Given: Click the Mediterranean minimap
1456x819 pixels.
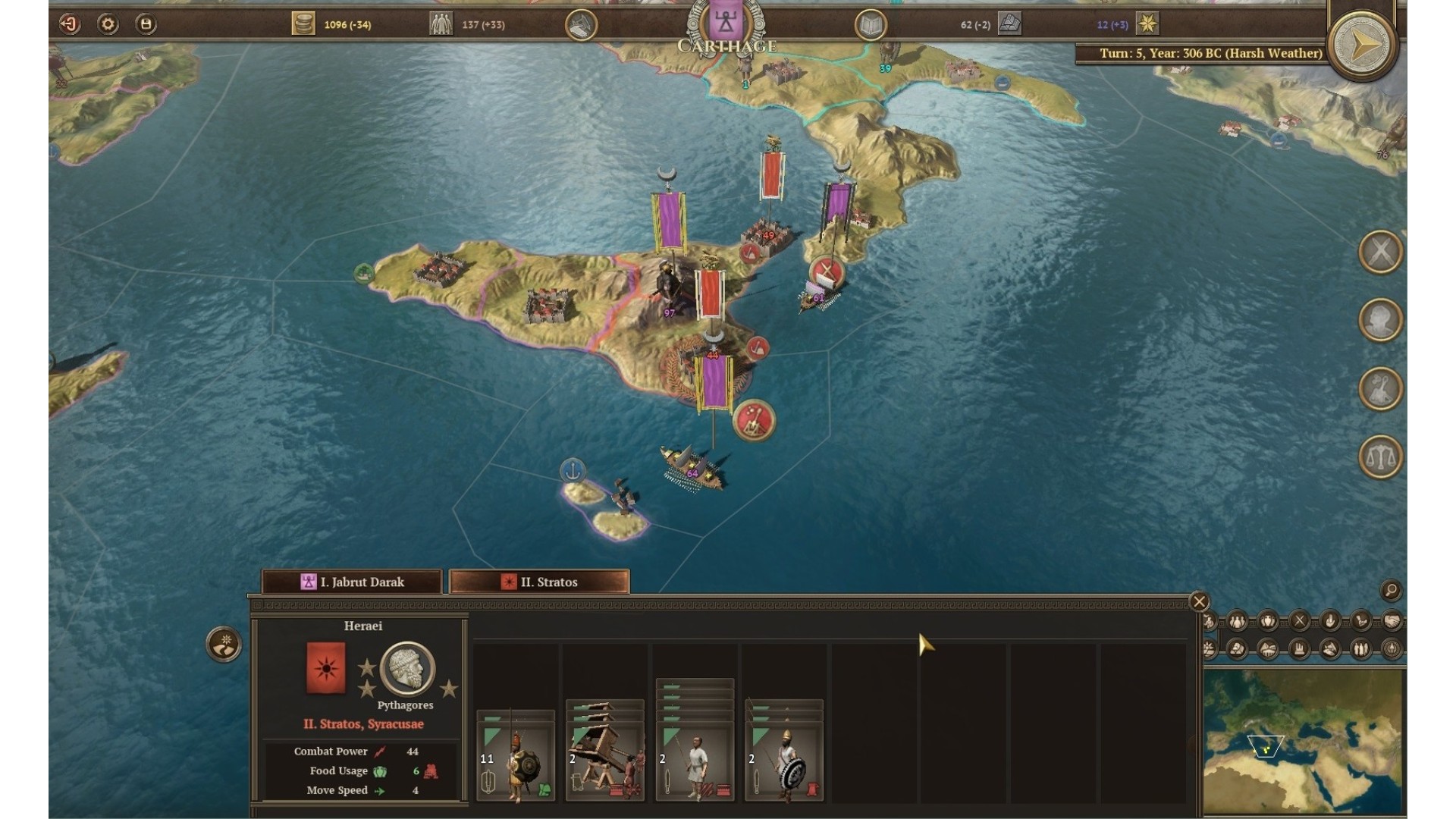Looking at the screenshot, I should (1304, 741).
